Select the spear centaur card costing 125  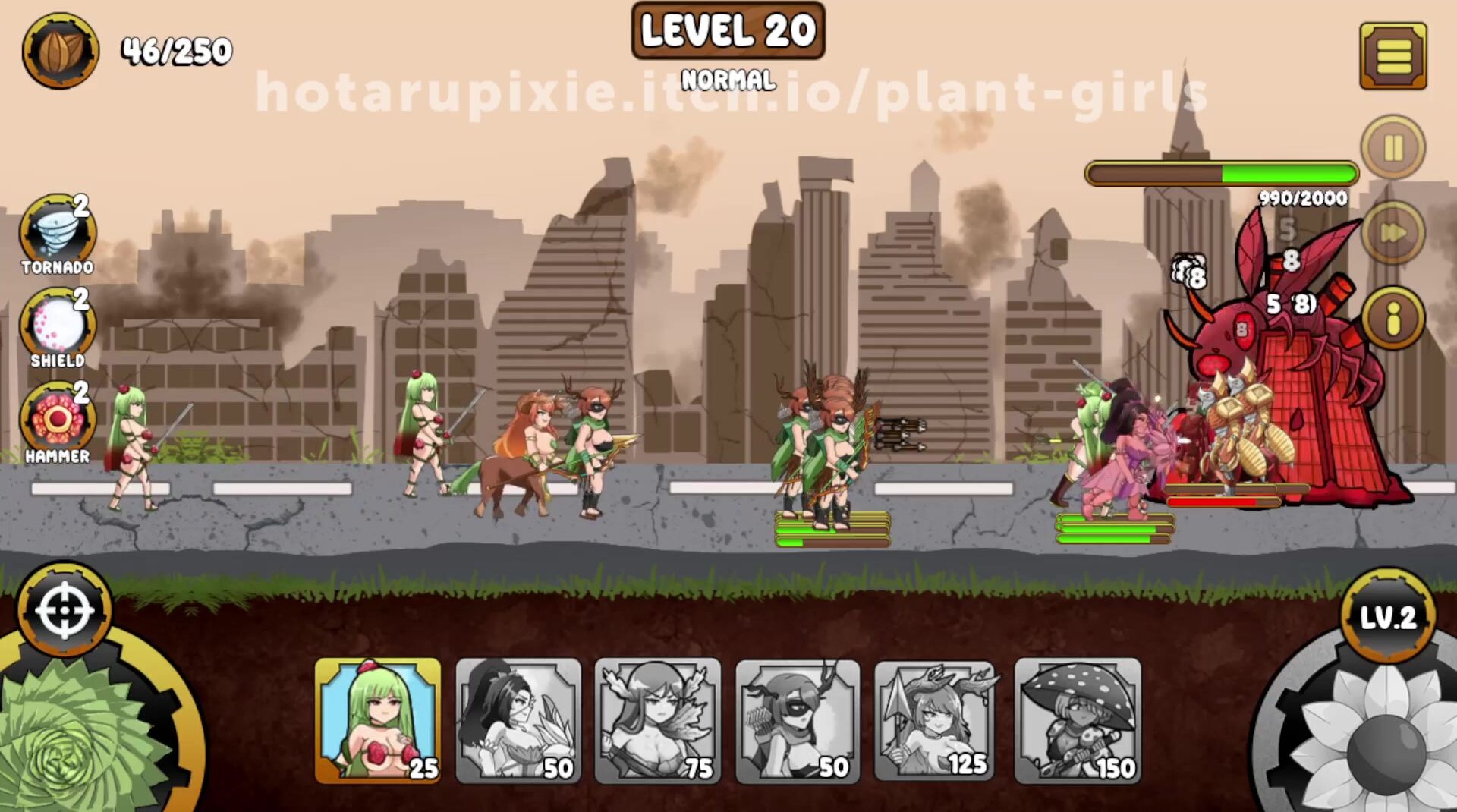coord(937,719)
